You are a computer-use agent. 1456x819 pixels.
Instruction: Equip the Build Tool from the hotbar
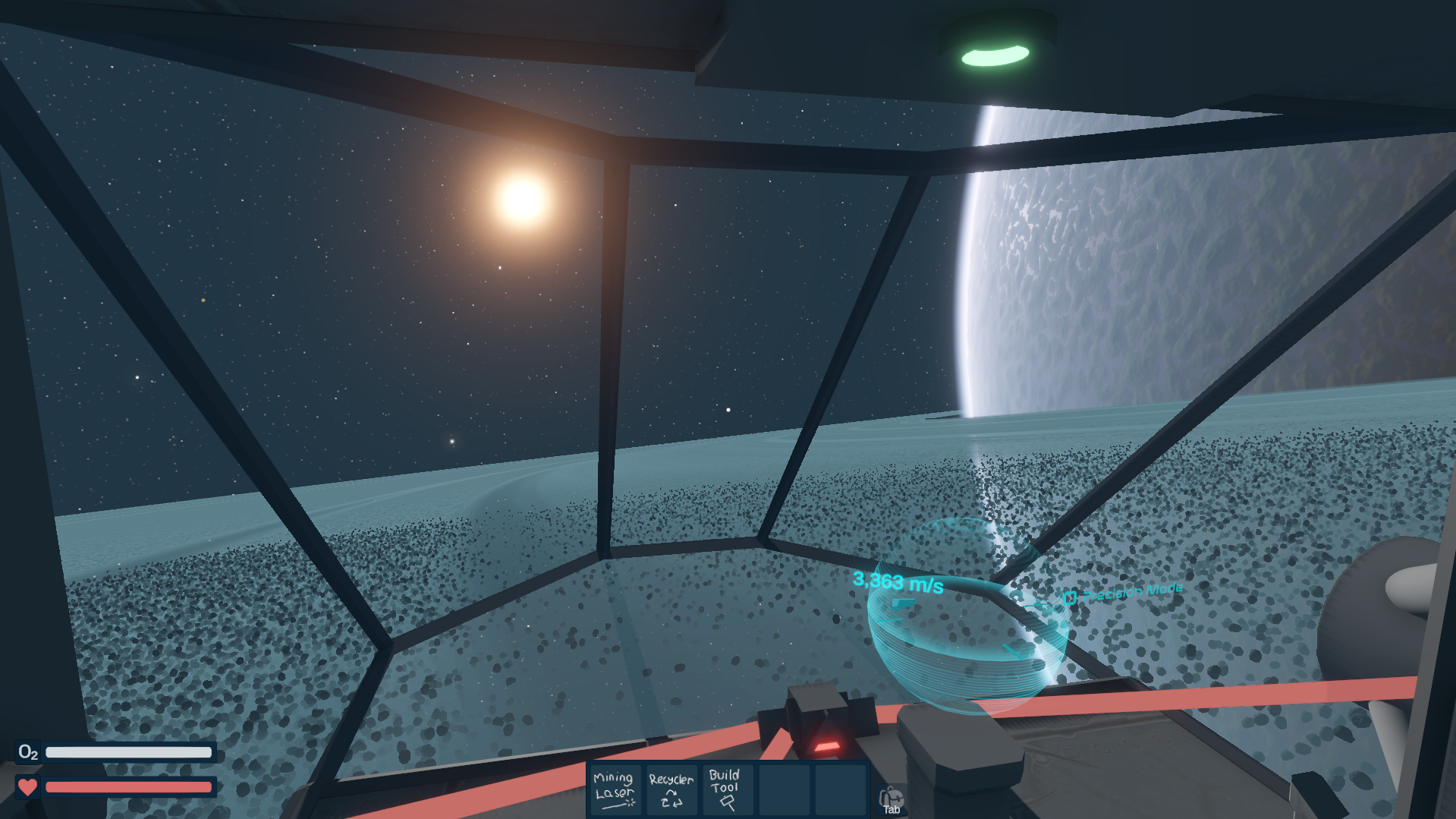(x=726, y=790)
